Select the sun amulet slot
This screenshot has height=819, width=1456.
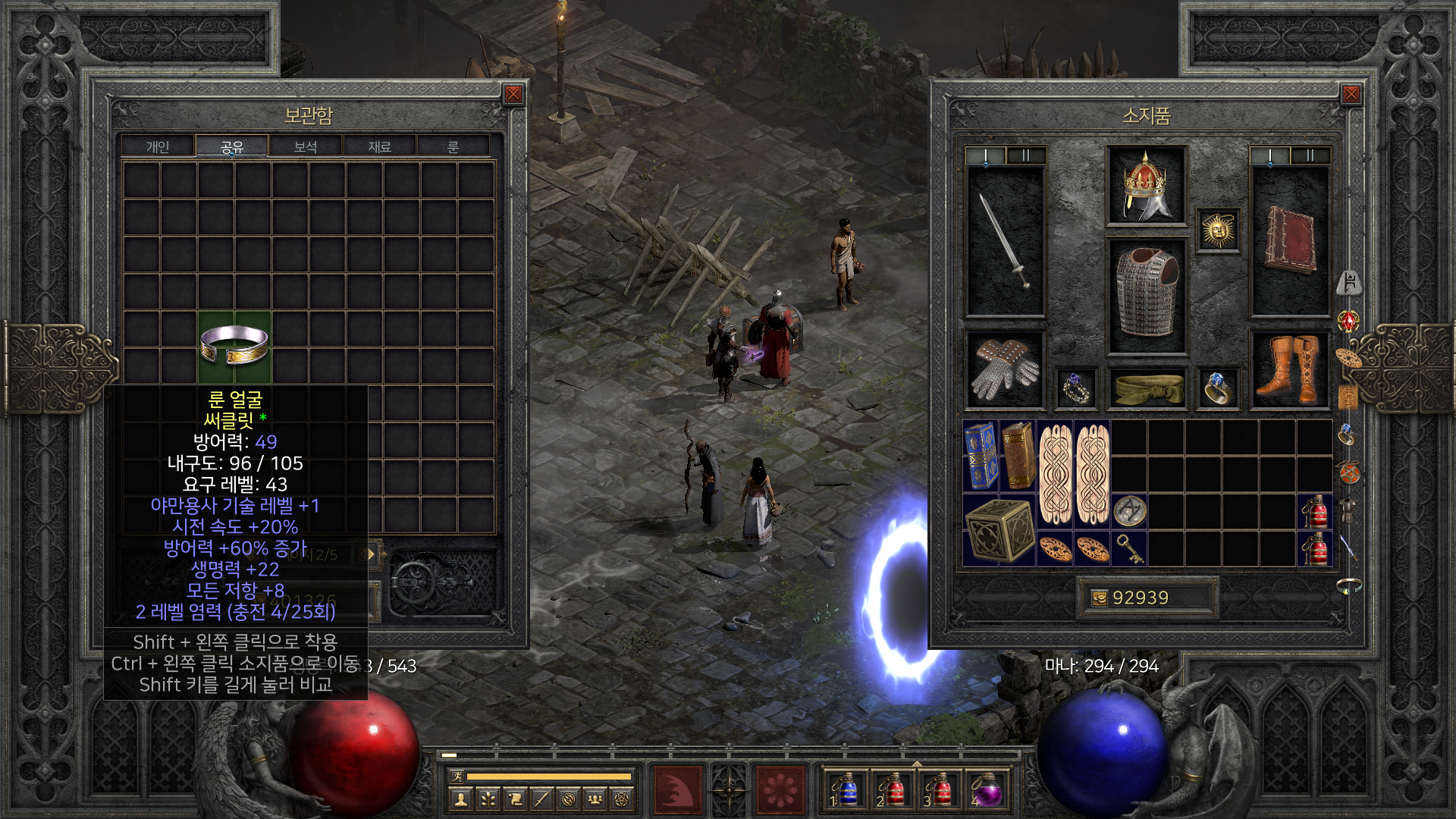1218,230
